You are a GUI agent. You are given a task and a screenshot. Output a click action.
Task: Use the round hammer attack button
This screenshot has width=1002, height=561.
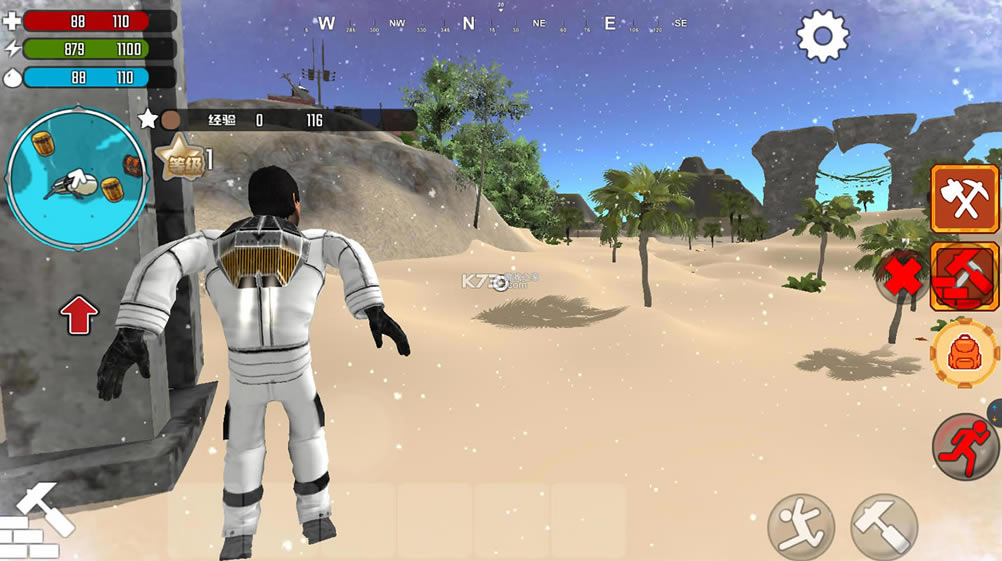[x=884, y=526]
